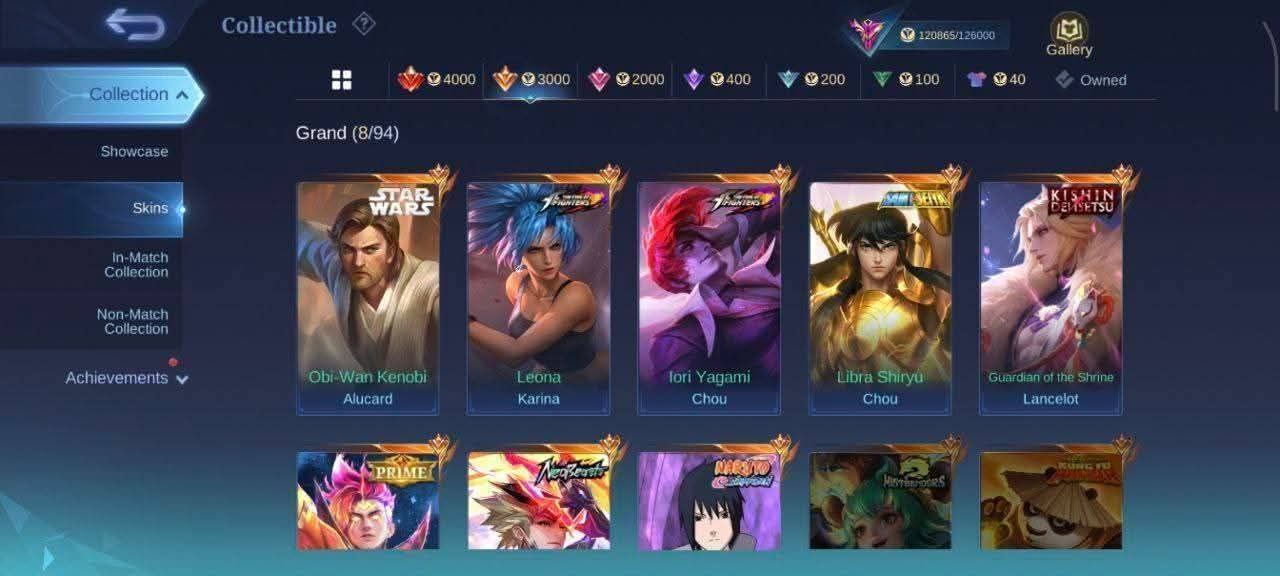
Task: Expand the Achievements section
Action: point(126,378)
